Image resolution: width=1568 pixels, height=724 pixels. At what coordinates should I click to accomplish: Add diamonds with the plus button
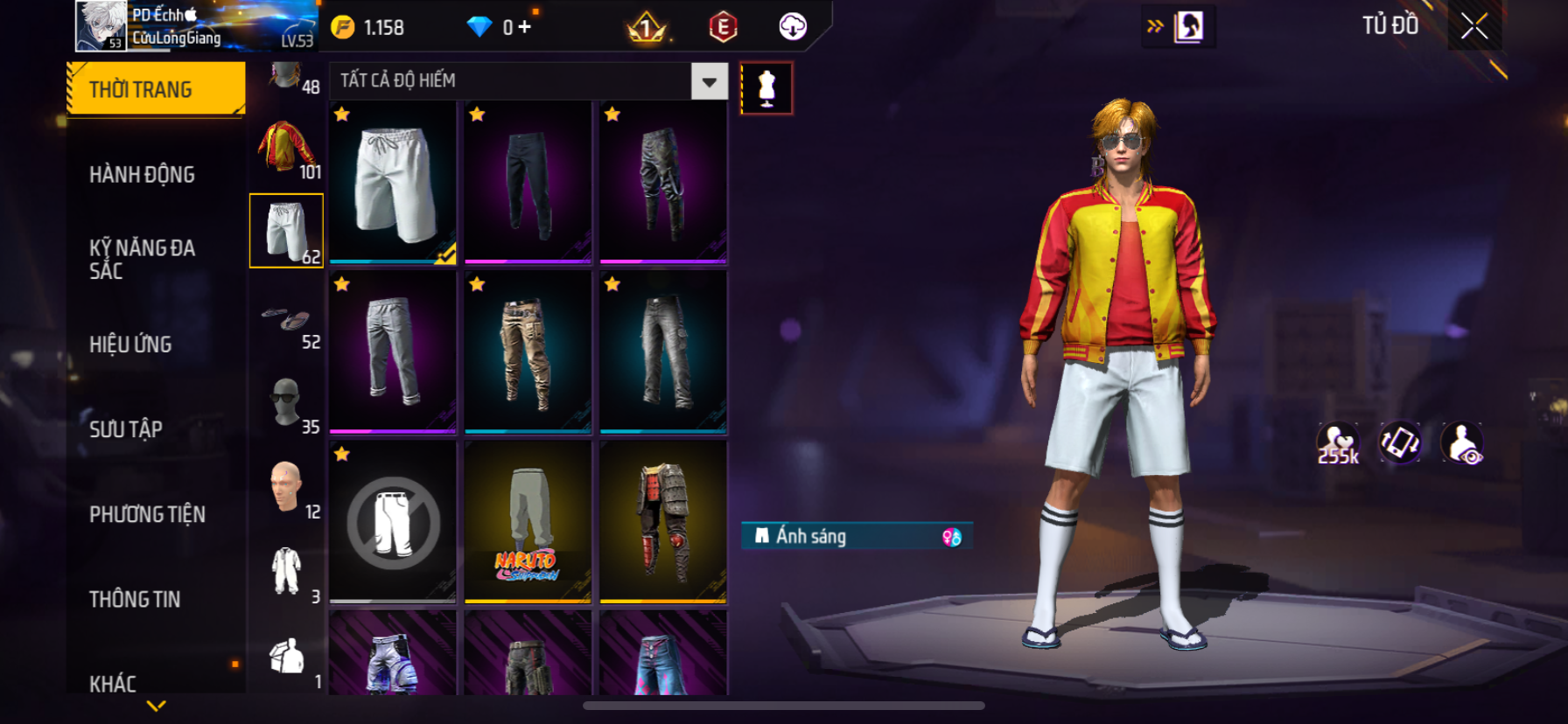524,27
